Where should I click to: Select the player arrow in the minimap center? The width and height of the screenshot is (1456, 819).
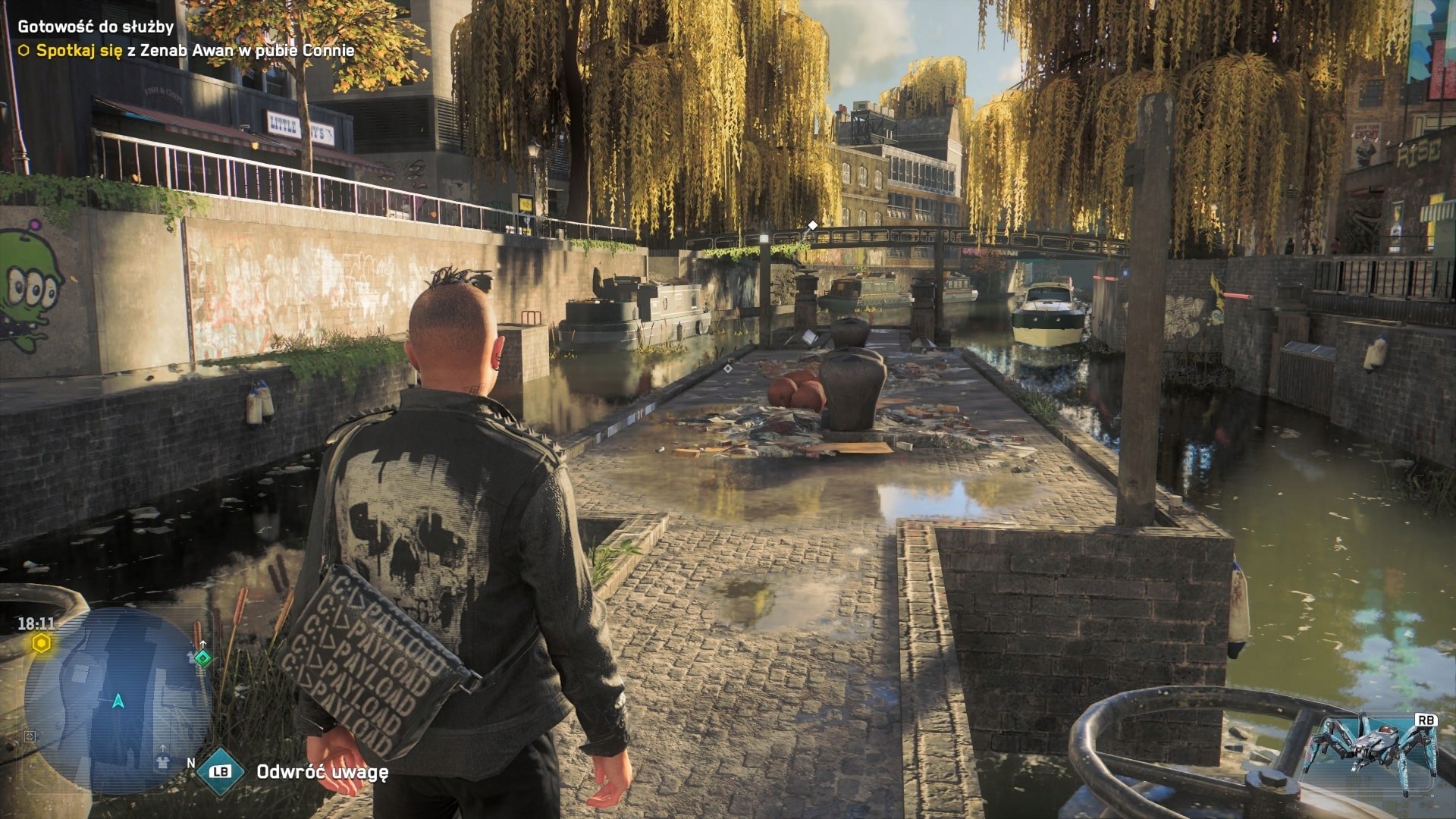[118, 701]
